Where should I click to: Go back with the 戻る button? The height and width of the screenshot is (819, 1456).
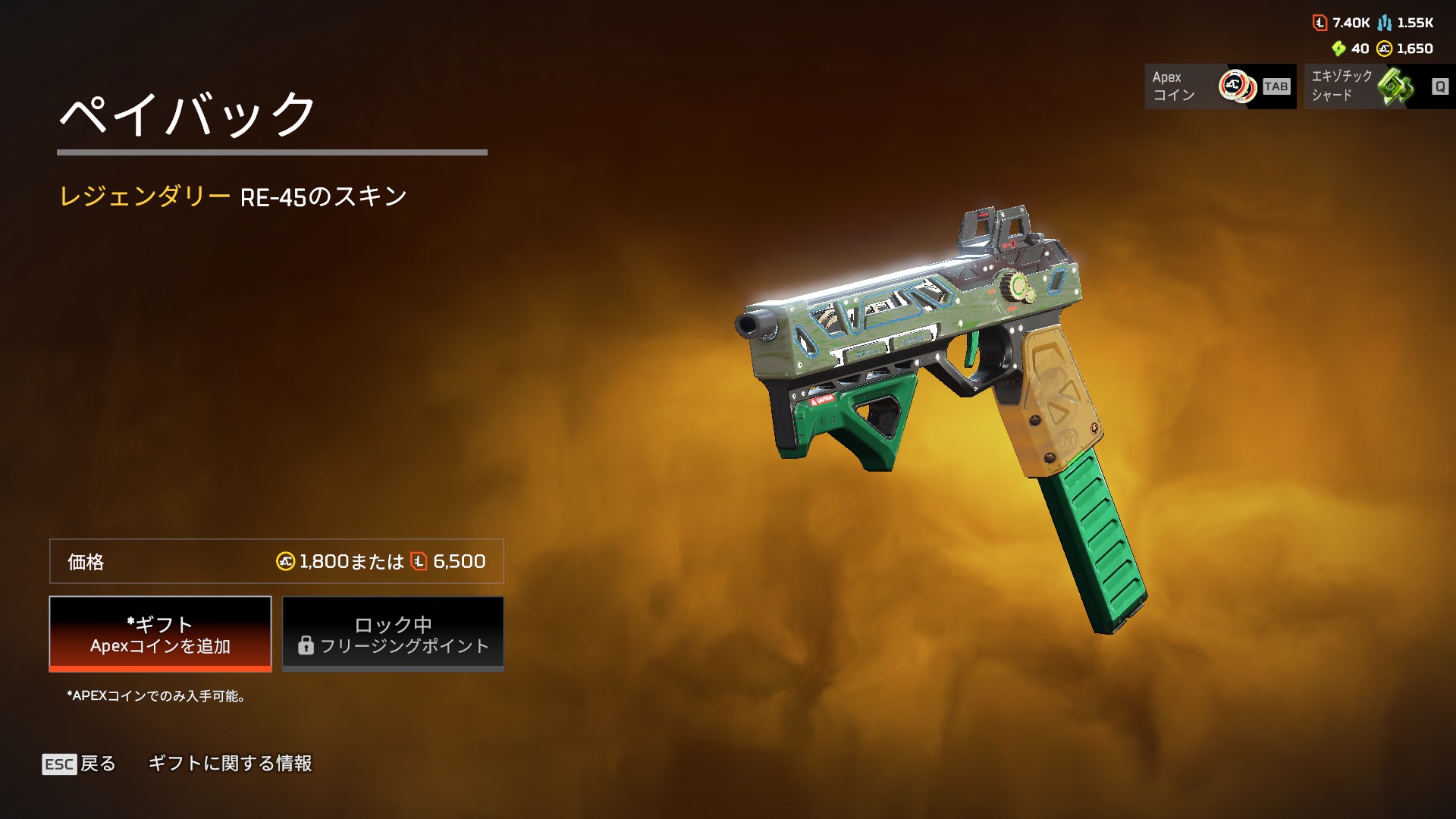(80, 764)
